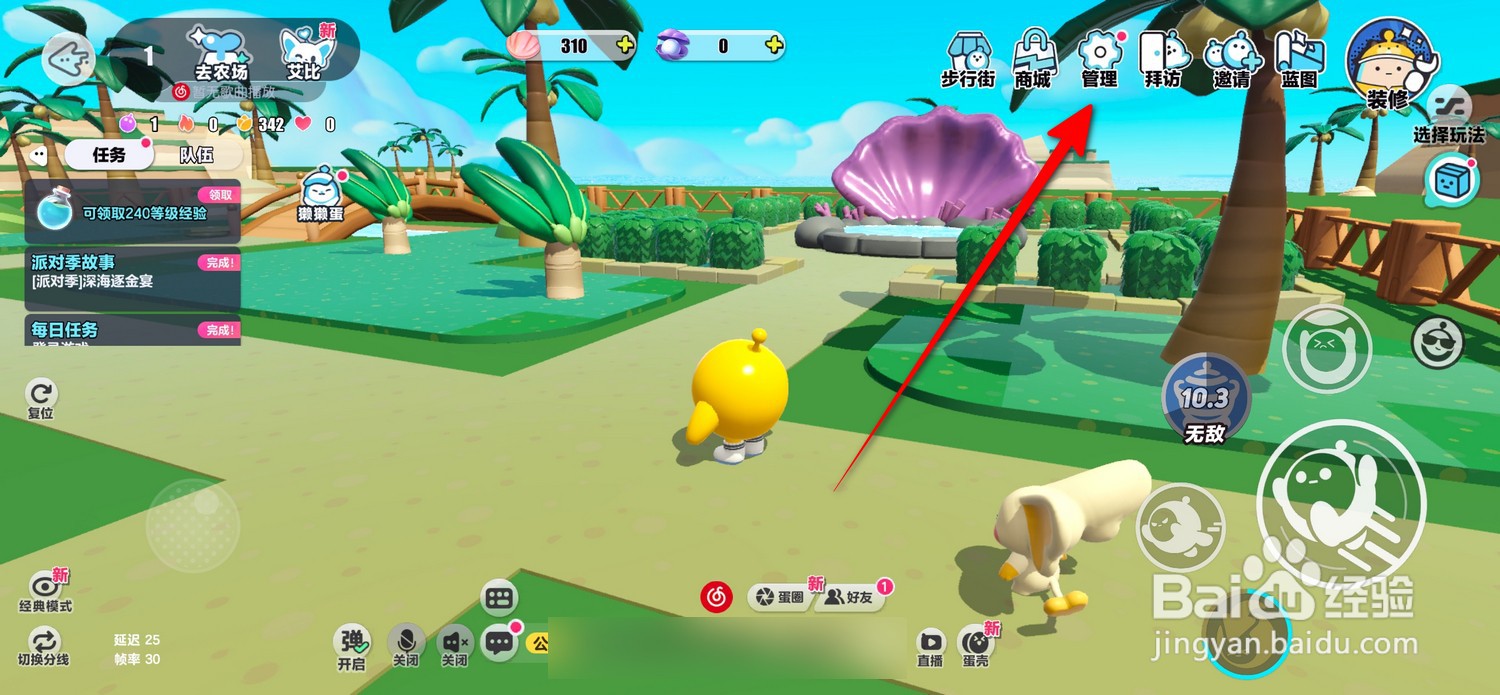Invite friends via 邀请

pos(1233,62)
